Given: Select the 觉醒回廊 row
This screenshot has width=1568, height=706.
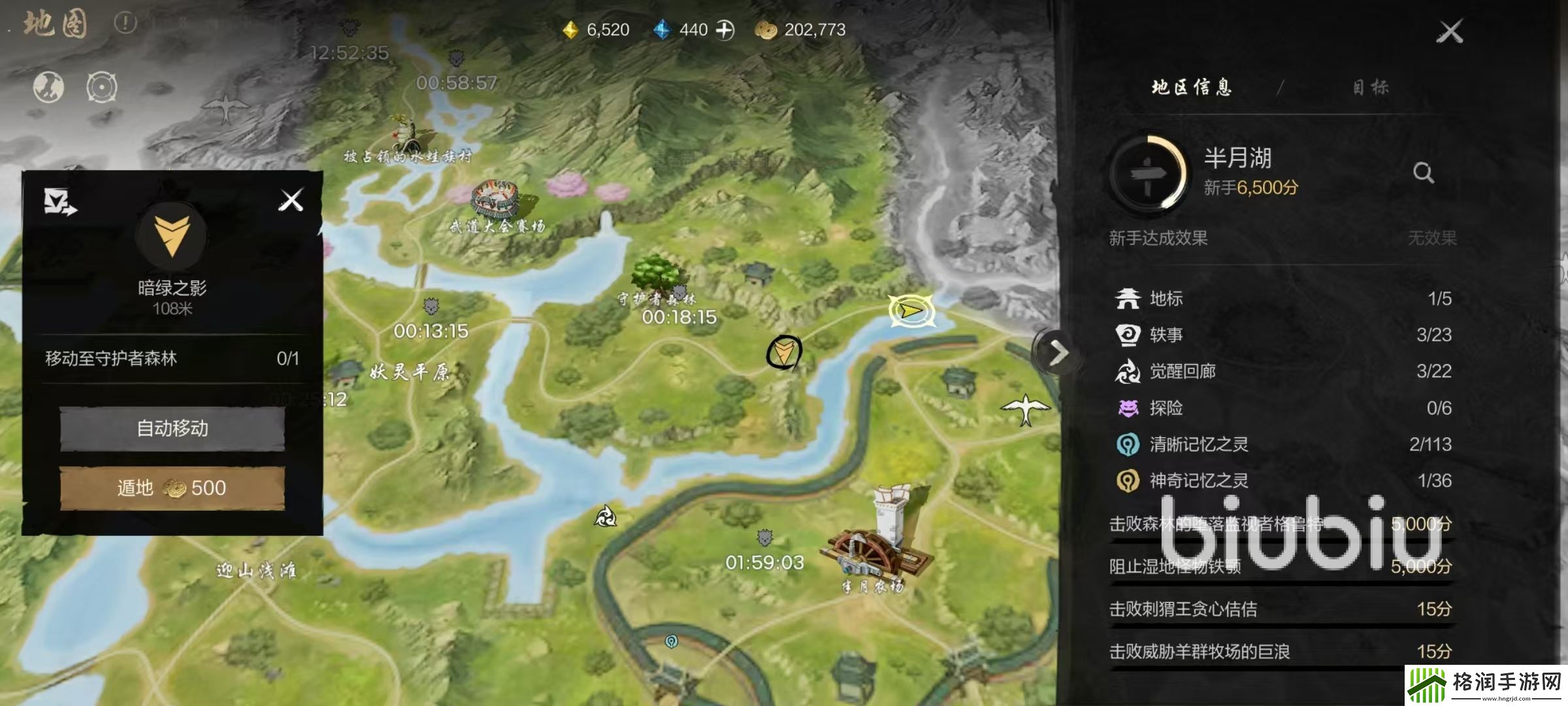Looking at the screenshot, I should click(x=1282, y=371).
